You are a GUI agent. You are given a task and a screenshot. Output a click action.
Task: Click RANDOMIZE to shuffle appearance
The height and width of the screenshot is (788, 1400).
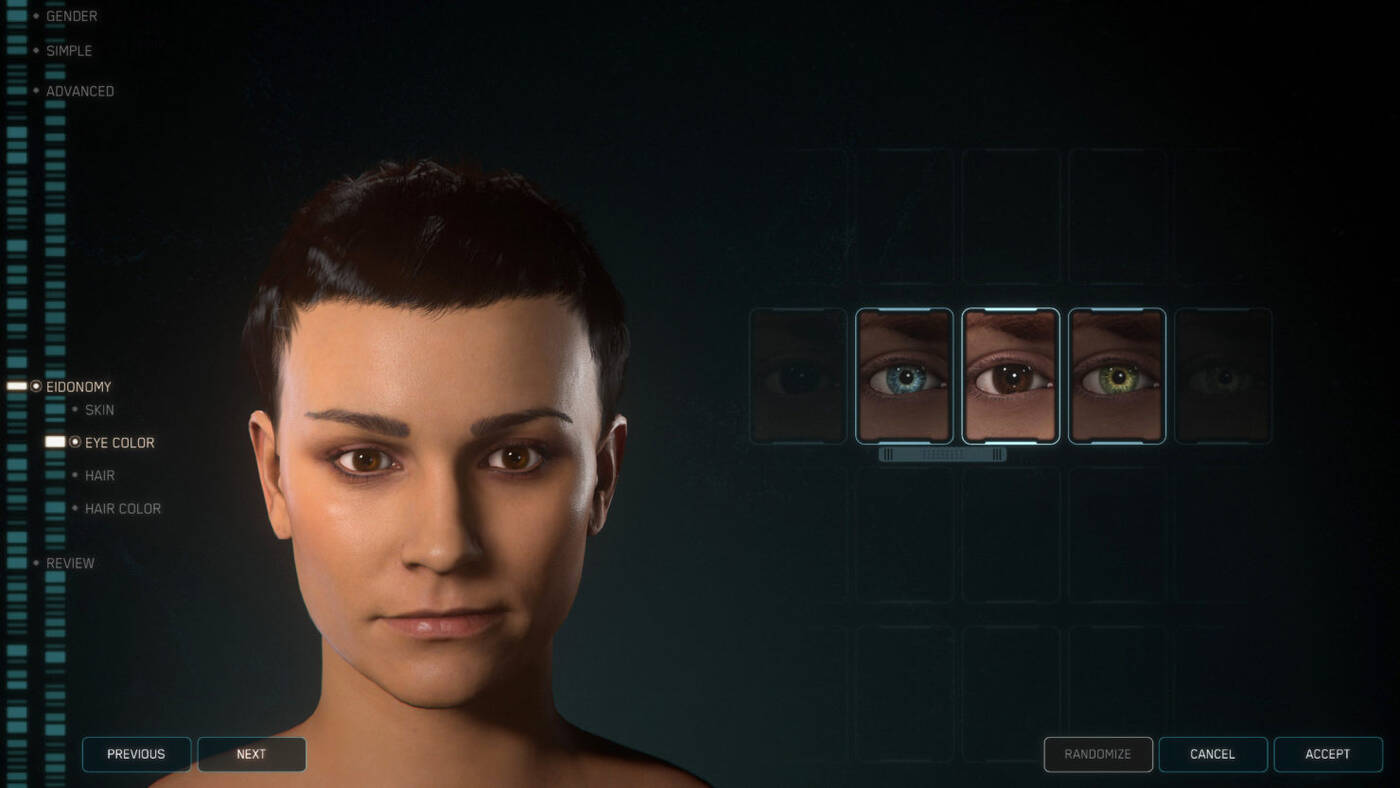point(1097,754)
